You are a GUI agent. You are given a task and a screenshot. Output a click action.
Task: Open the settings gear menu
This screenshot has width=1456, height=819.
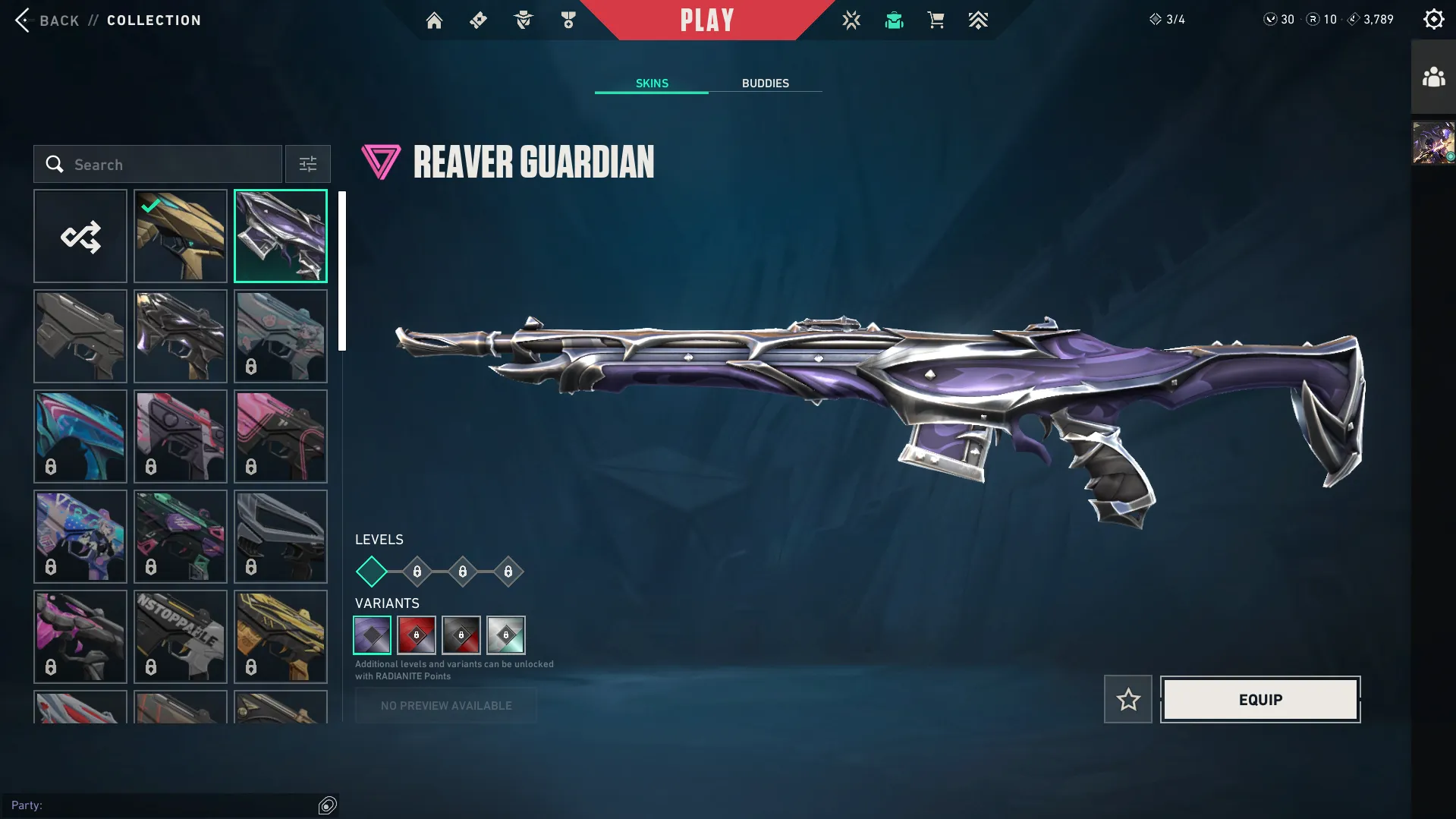click(x=1432, y=20)
